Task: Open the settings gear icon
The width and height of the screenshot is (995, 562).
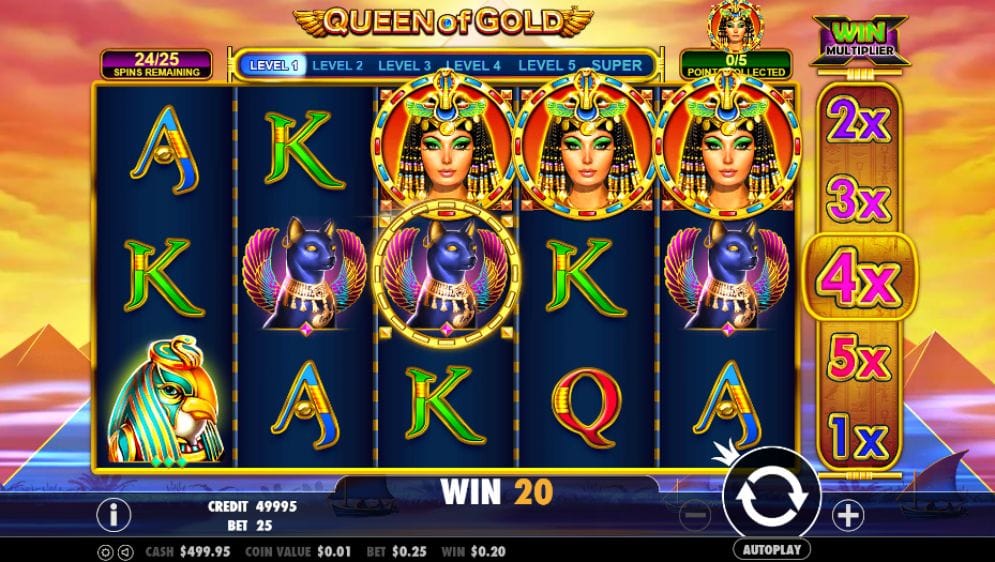Action: click(105, 551)
